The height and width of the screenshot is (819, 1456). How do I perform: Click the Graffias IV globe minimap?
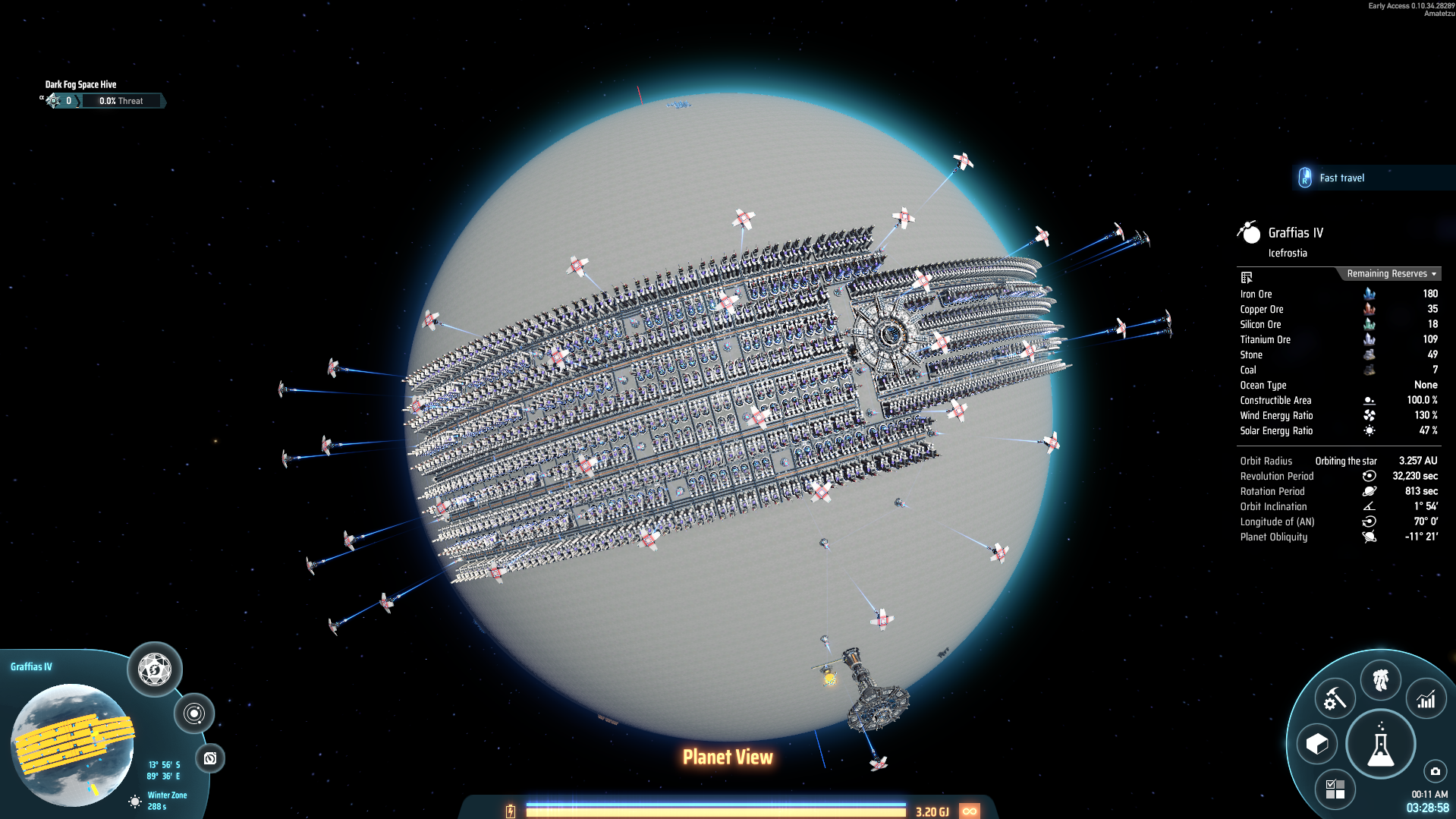tap(72, 744)
